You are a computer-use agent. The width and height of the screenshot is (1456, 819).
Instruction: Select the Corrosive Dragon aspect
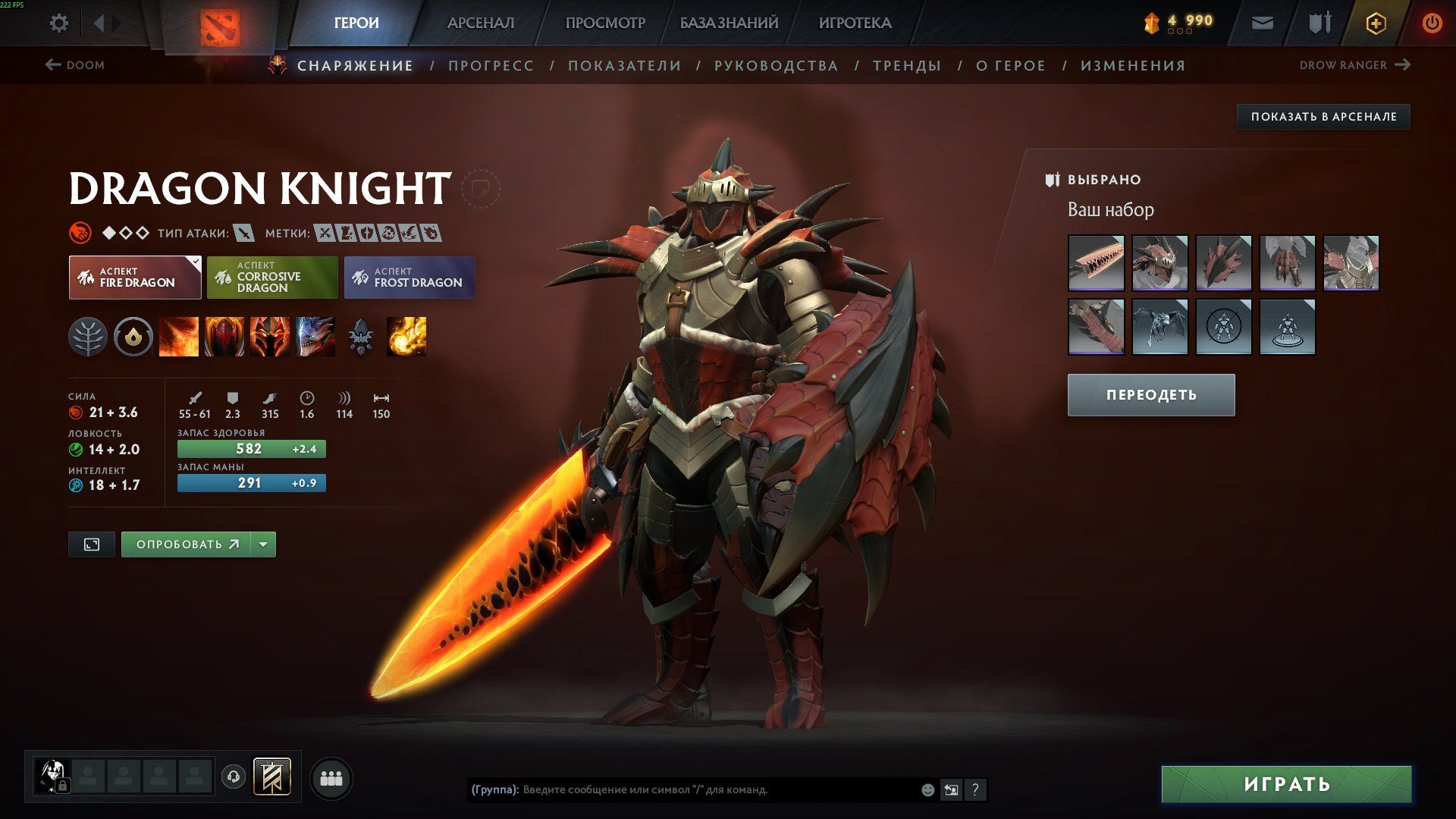tap(272, 278)
